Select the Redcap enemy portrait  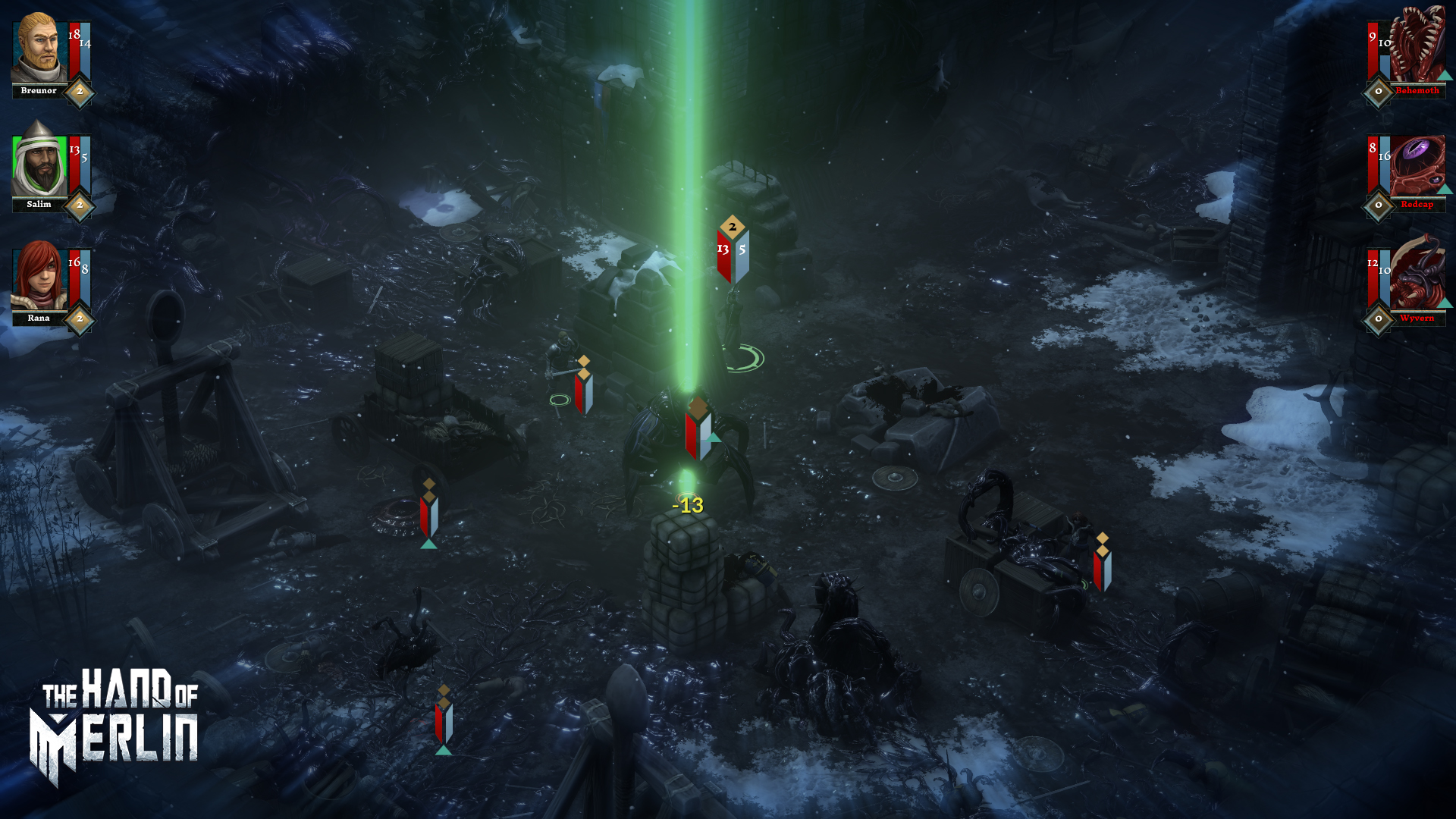tap(1417, 163)
